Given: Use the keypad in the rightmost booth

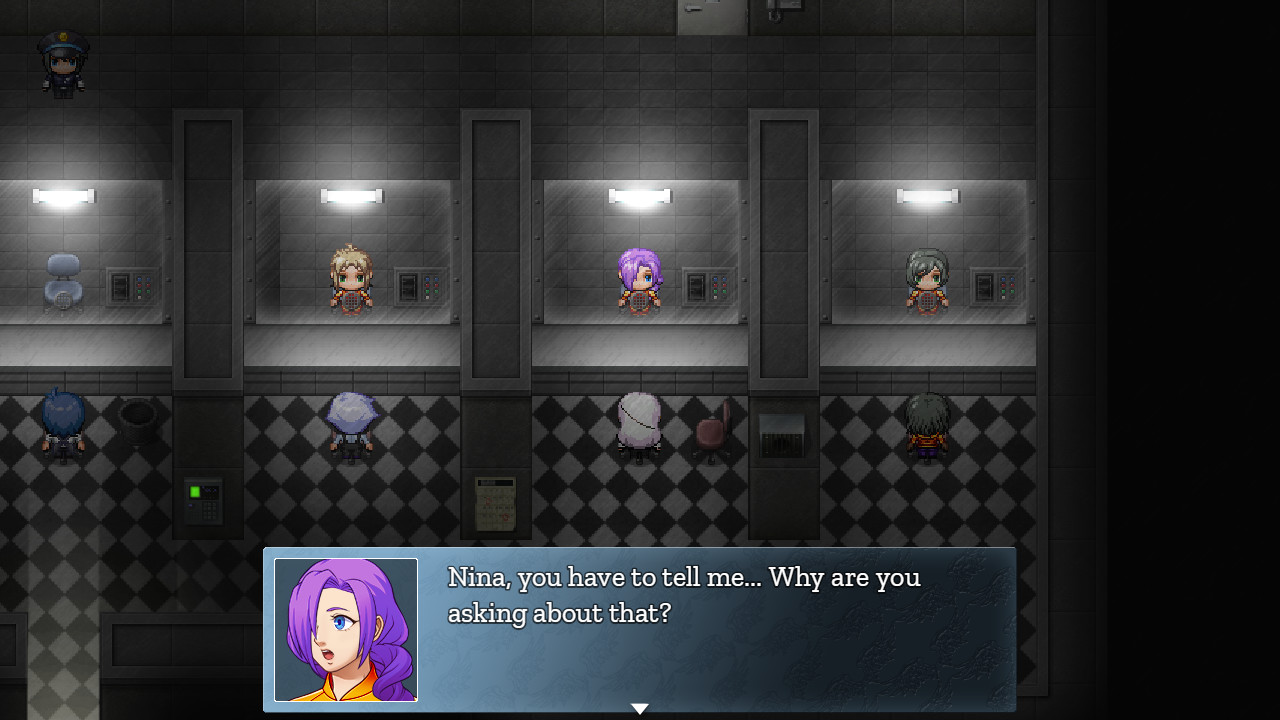Looking at the screenshot, I should tap(996, 285).
